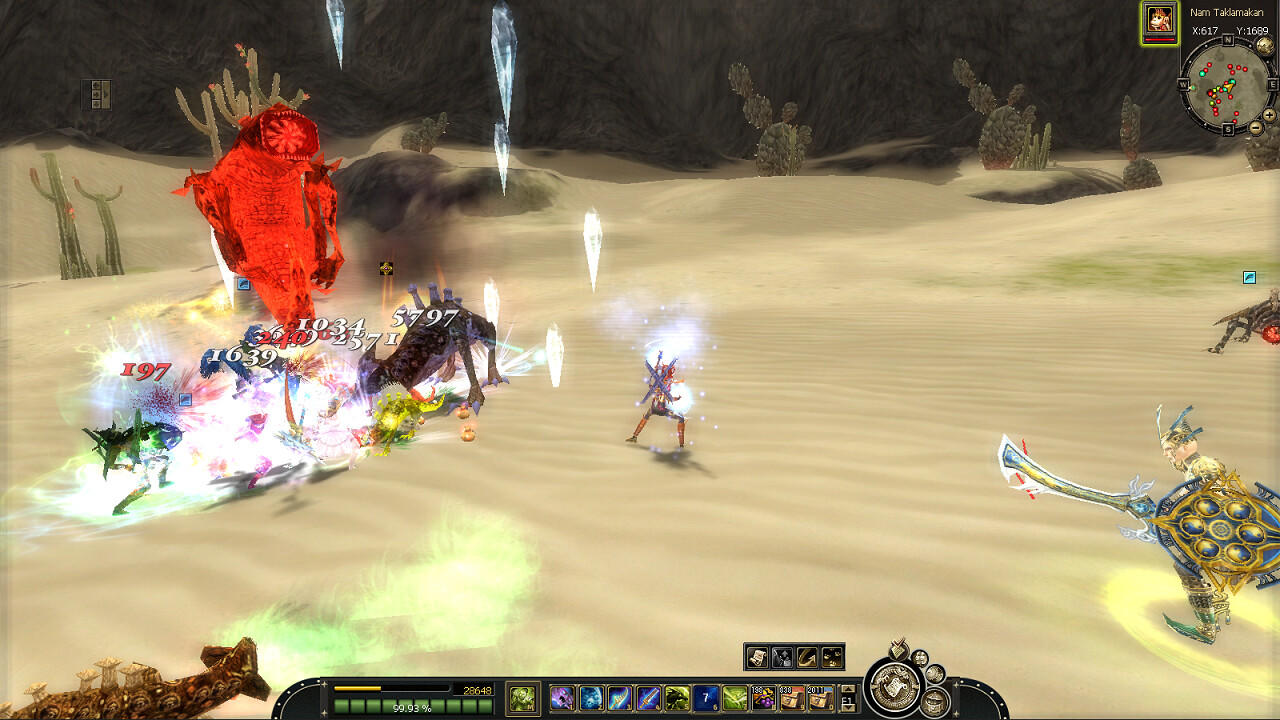Click the minimap zoom-out minus button
This screenshot has width=1280, height=720.
point(1255,127)
